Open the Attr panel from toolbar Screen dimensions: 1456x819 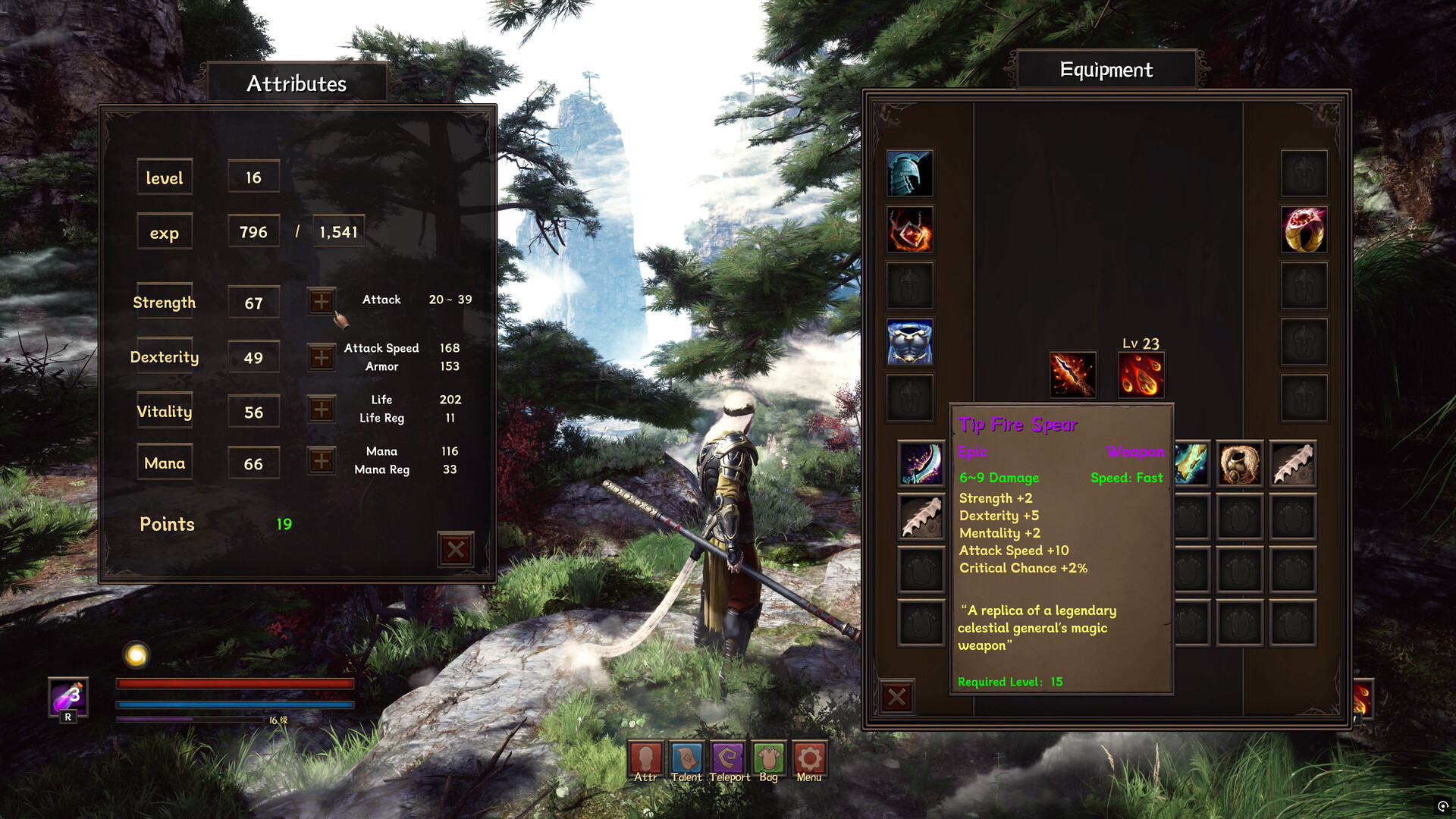click(x=645, y=761)
